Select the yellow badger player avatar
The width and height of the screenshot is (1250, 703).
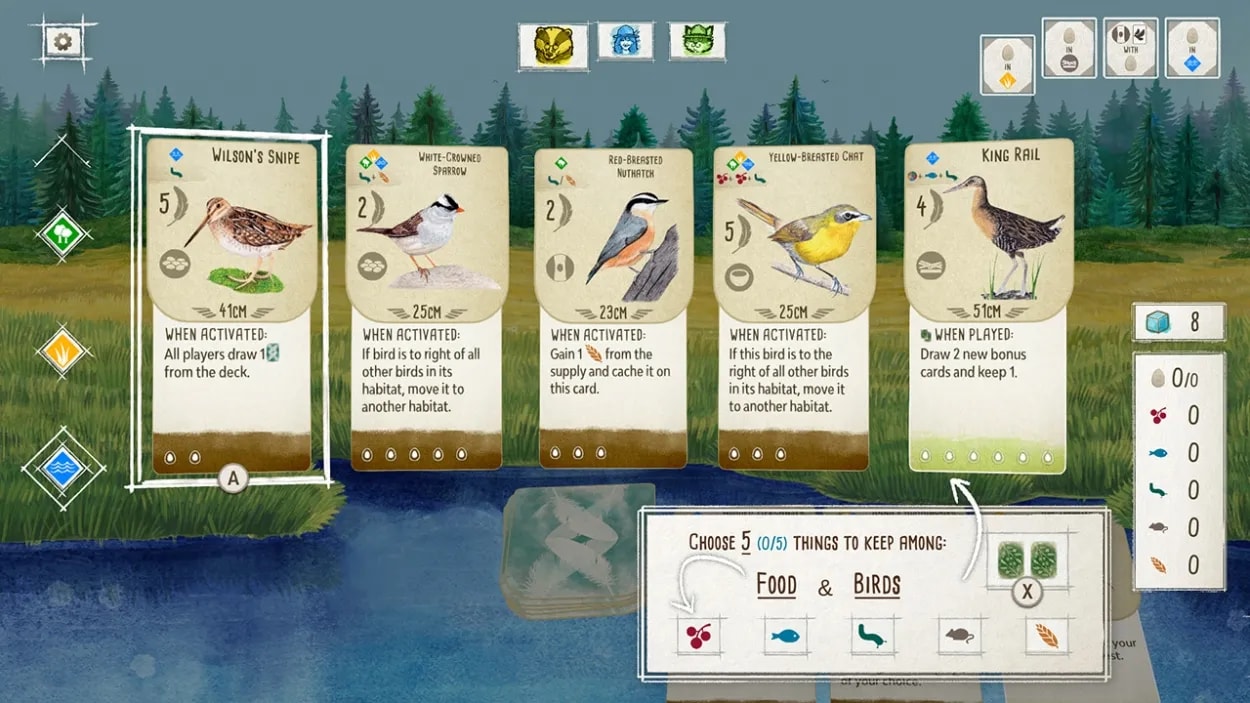(x=552, y=44)
